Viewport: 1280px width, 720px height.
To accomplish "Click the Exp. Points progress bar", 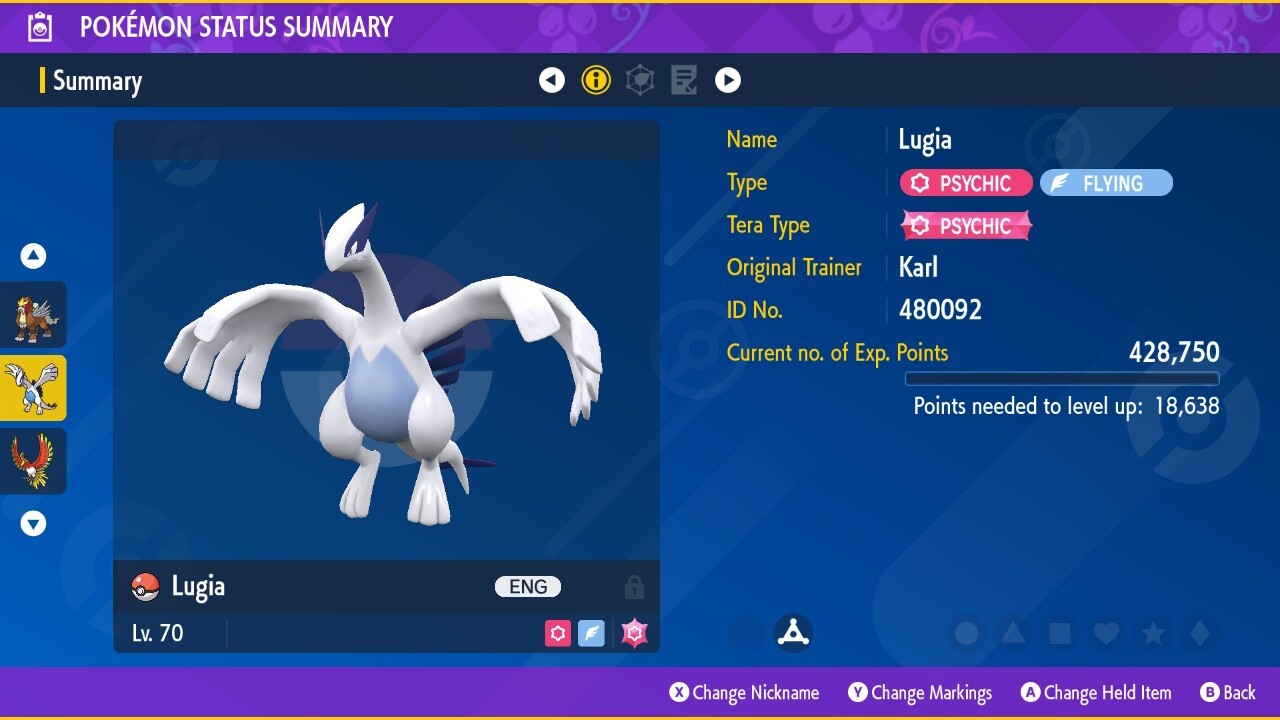I will 1062,379.
